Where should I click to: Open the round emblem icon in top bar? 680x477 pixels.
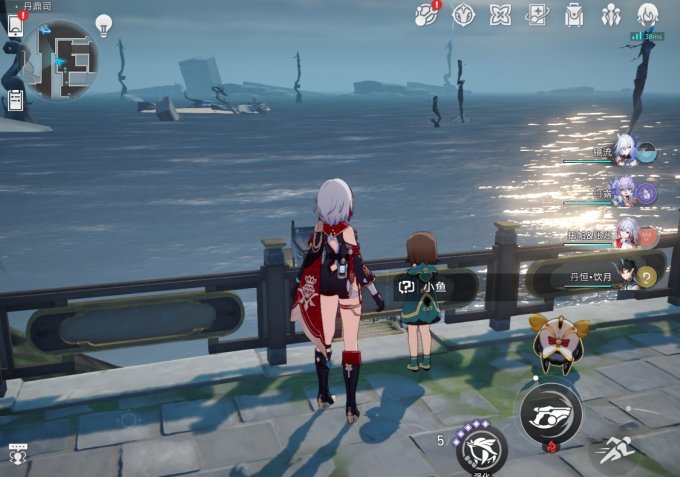click(x=463, y=15)
